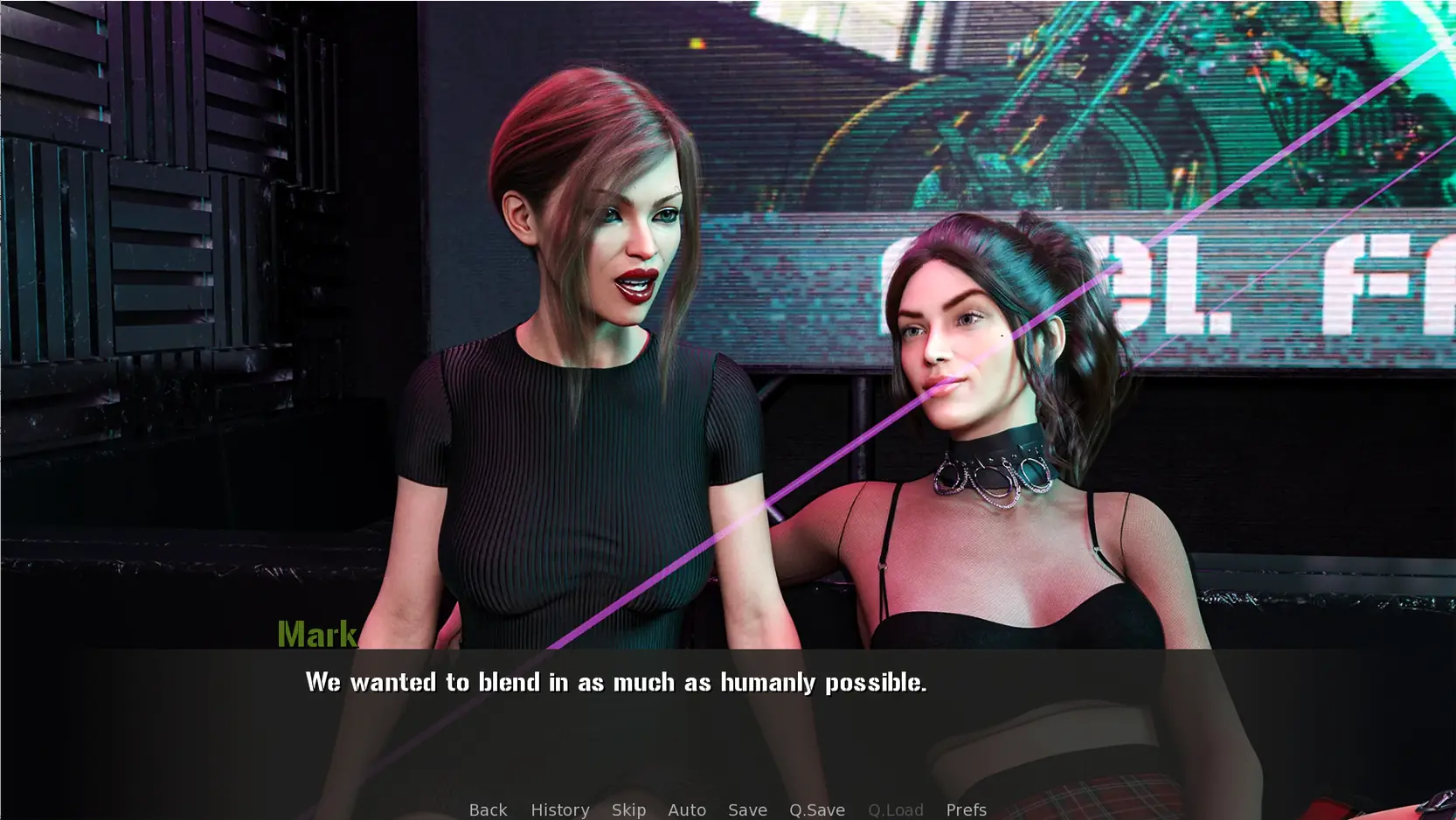Viewport: 1456px width, 820px height.
Task: Activate Skip mode
Action: point(628,810)
